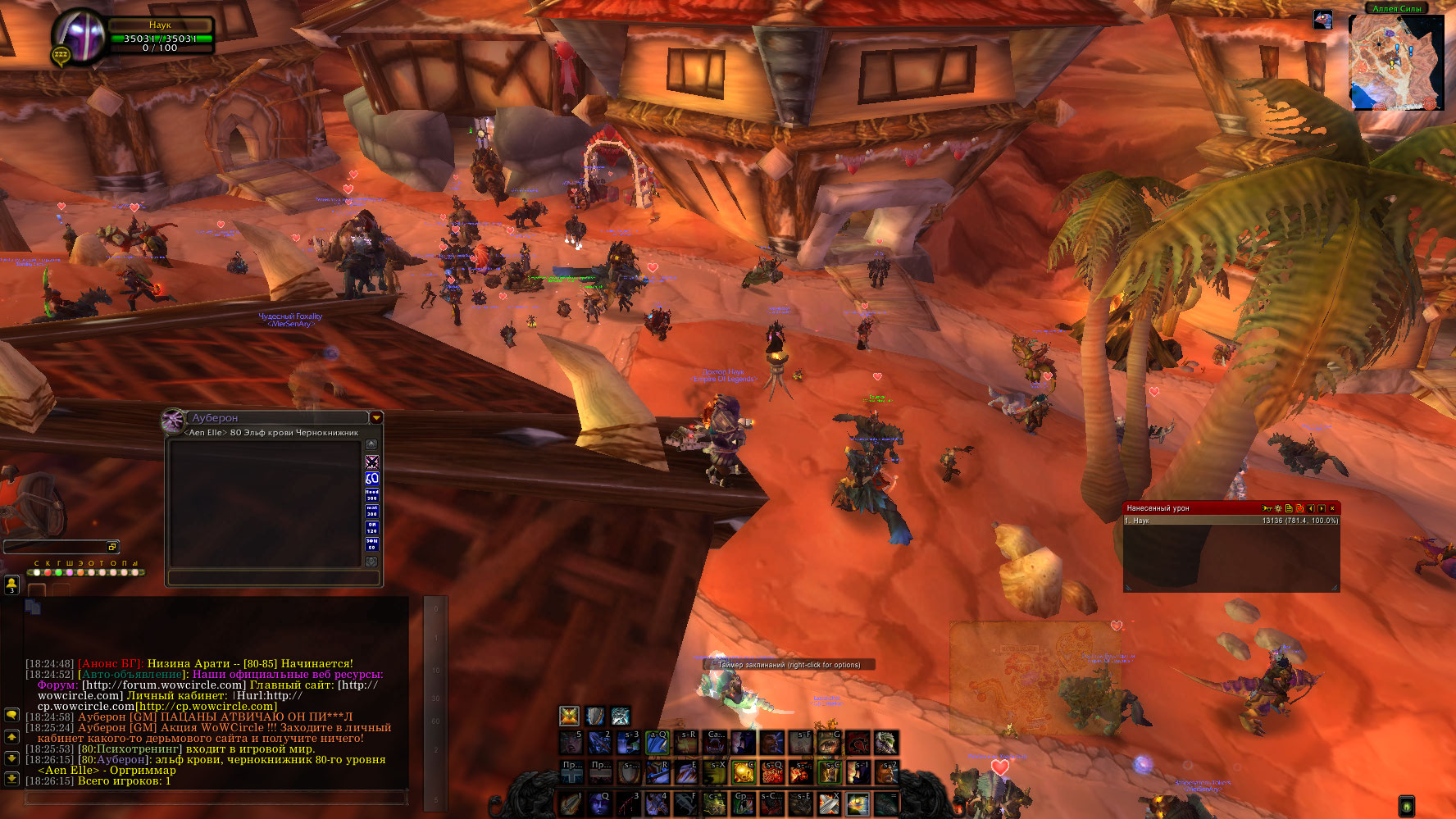
Task: Open the forum.wowcircle.com chat link
Action: coord(164,685)
